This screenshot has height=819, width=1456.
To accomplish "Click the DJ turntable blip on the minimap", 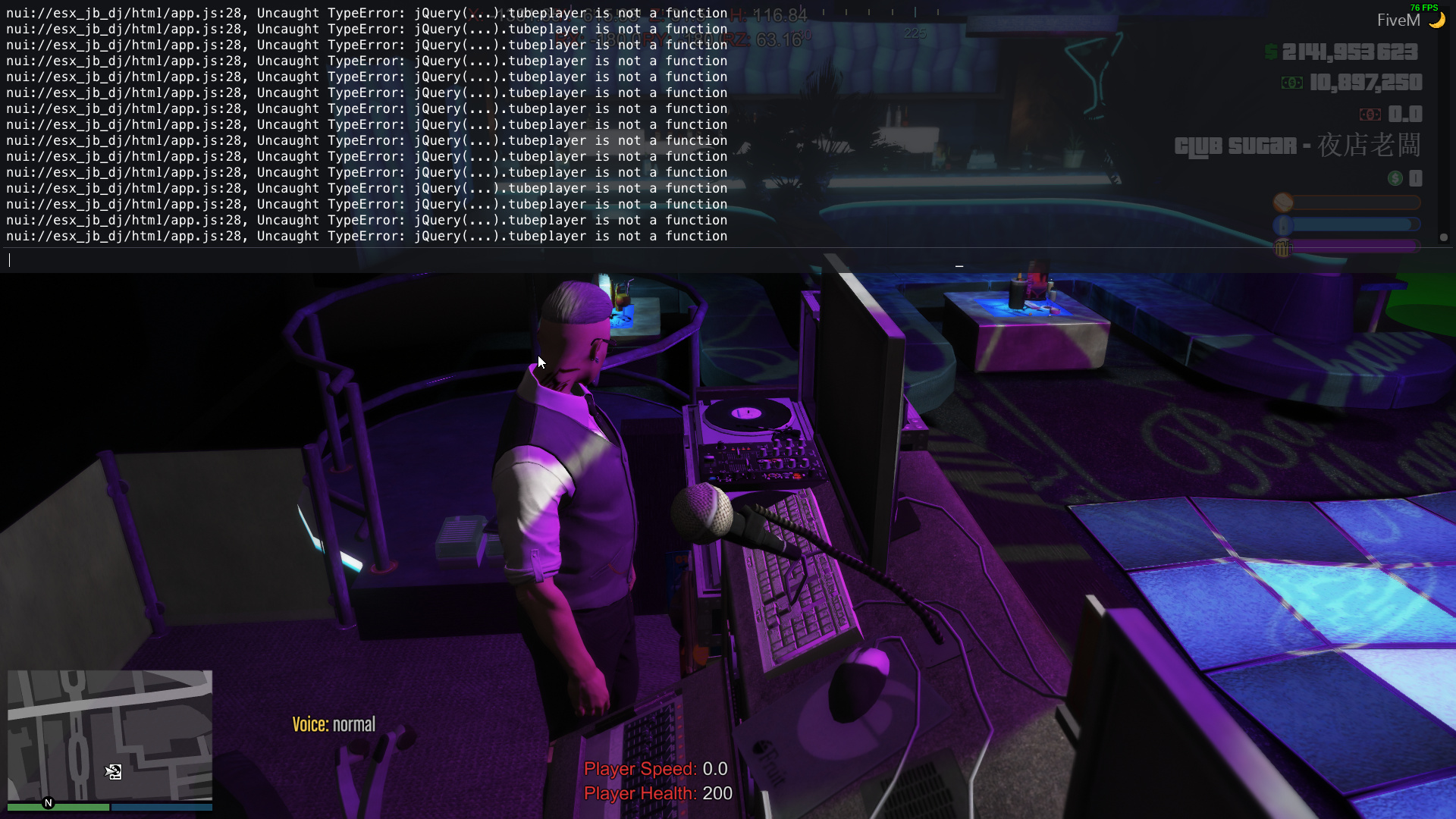I will point(114,772).
